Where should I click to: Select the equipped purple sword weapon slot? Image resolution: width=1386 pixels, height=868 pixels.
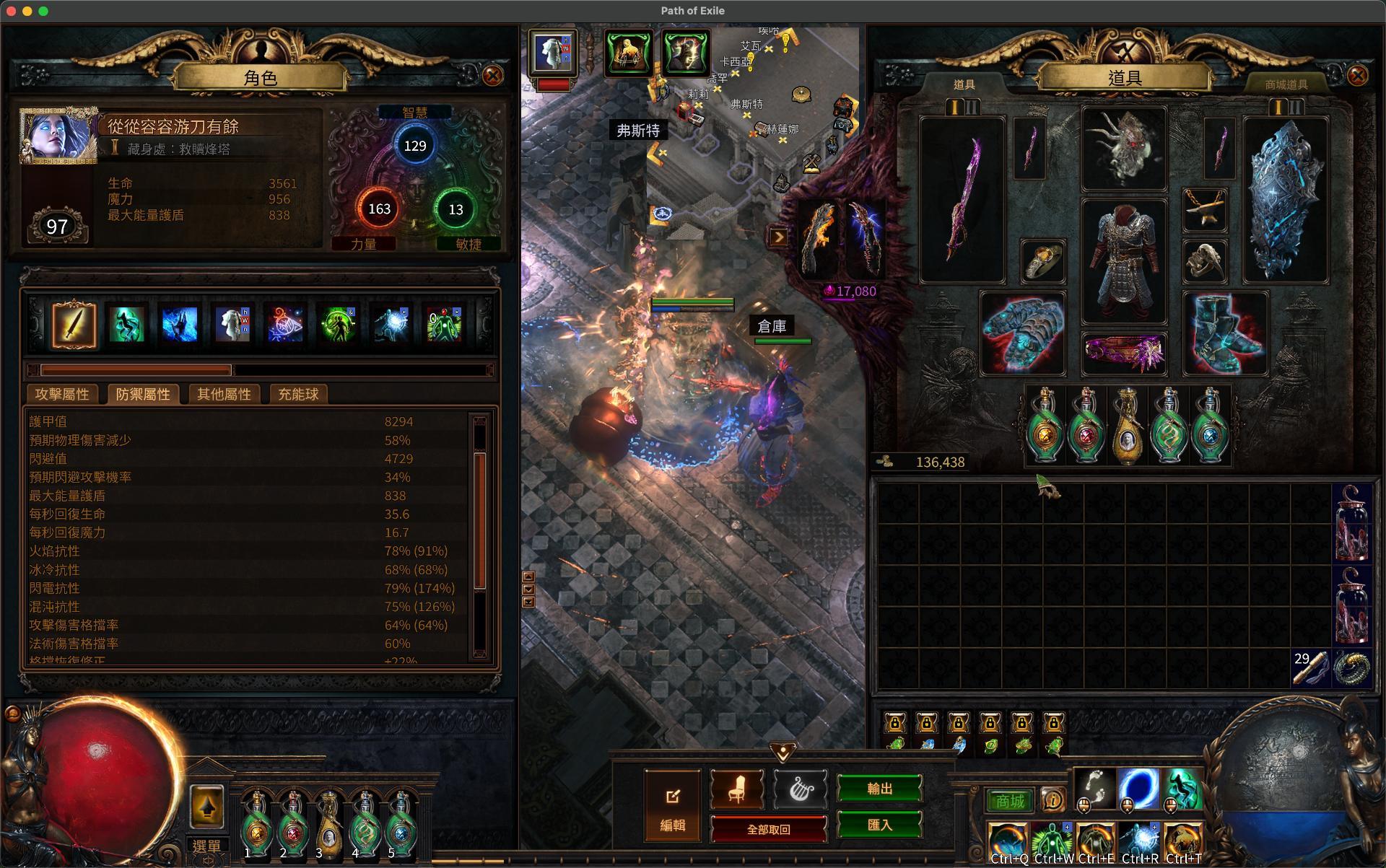pyautogui.click(x=962, y=200)
